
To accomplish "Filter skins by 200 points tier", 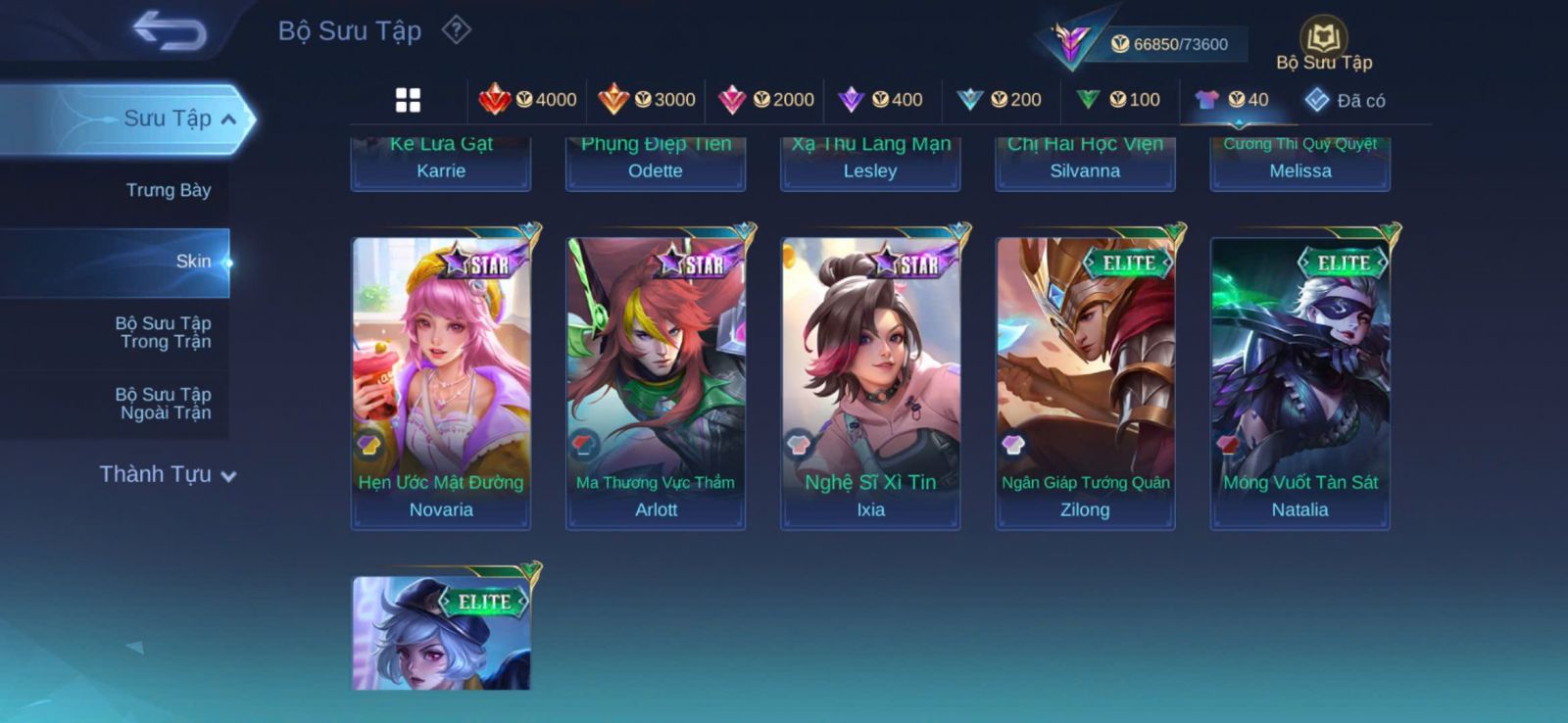I will [x=1001, y=100].
